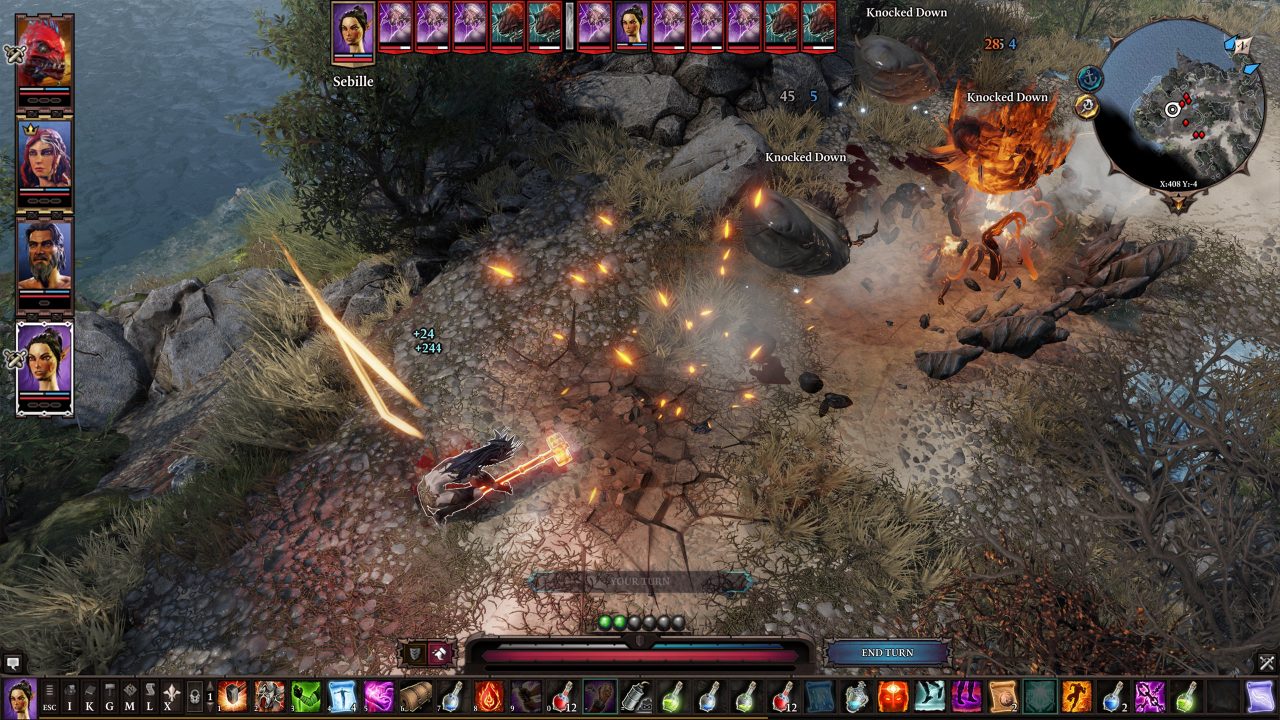This screenshot has width=1280, height=720.
Task: End the current combat turn
Action: tap(887, 653)
